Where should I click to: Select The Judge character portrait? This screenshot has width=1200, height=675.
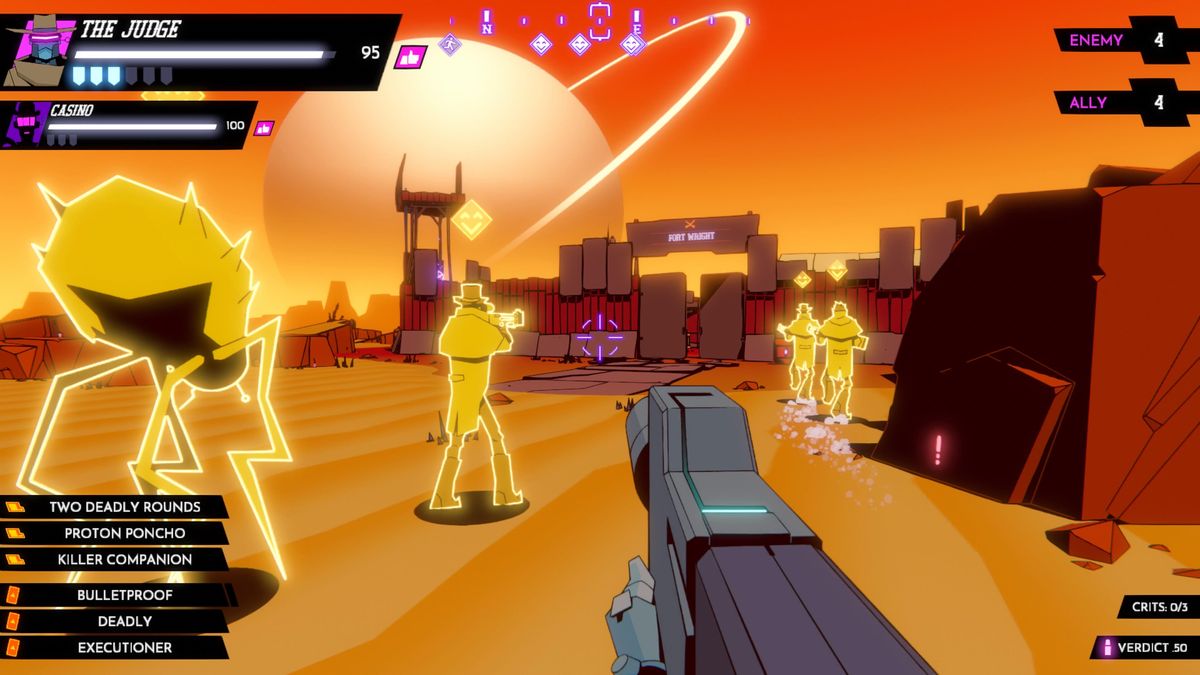(36, 50)
